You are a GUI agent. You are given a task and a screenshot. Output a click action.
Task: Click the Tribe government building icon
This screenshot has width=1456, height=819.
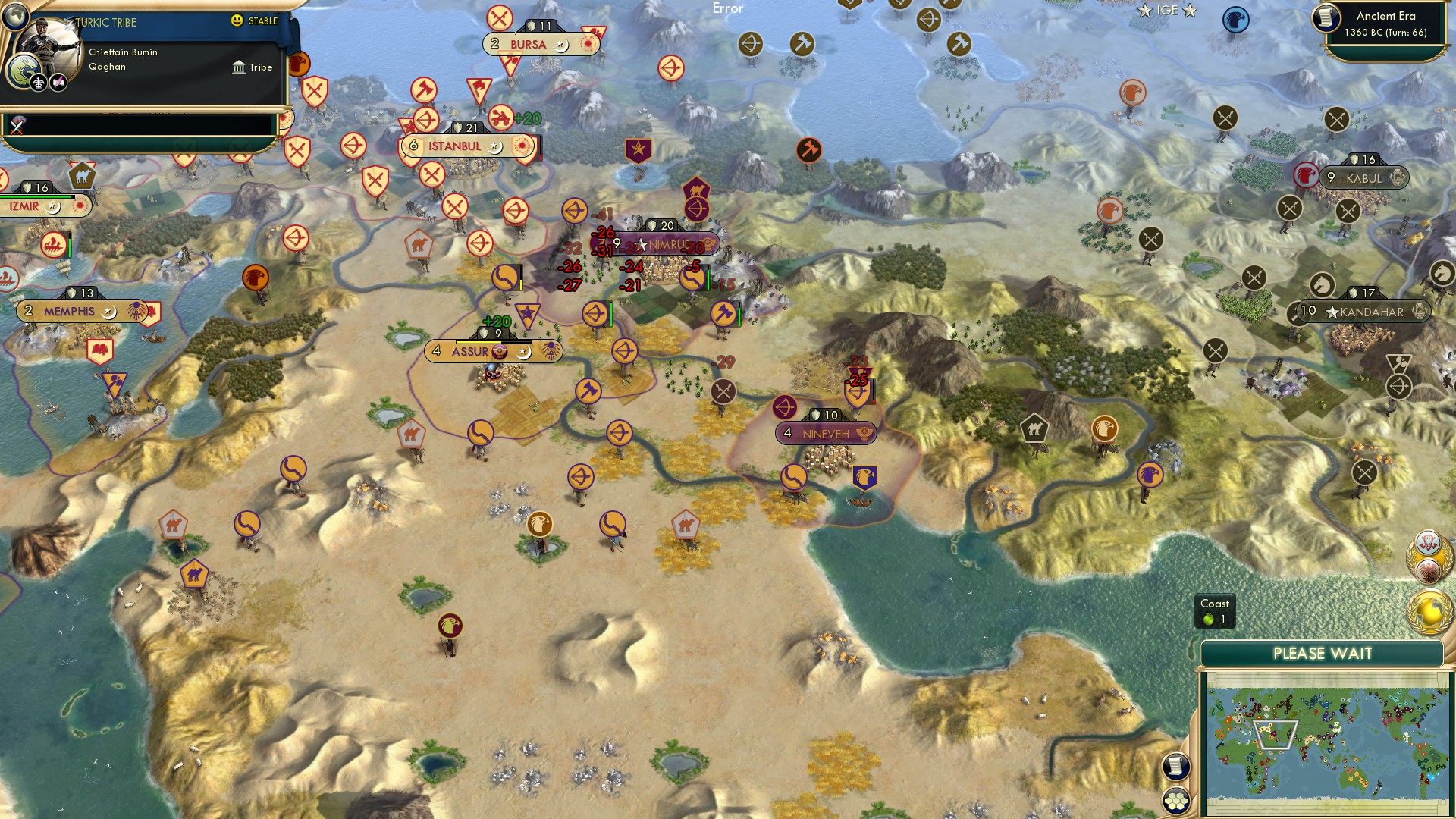(239, 67)
